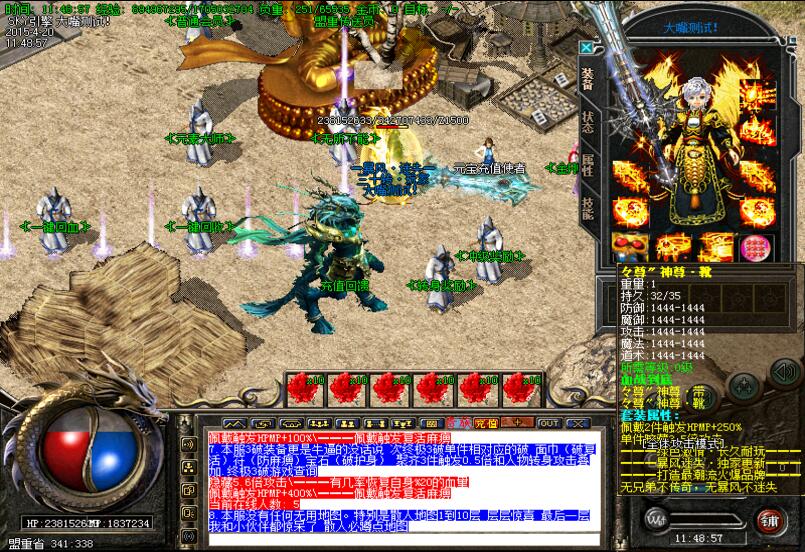Click the round Wbt button
Viewport: 805px width, 552px height.
tap(656, 518)
